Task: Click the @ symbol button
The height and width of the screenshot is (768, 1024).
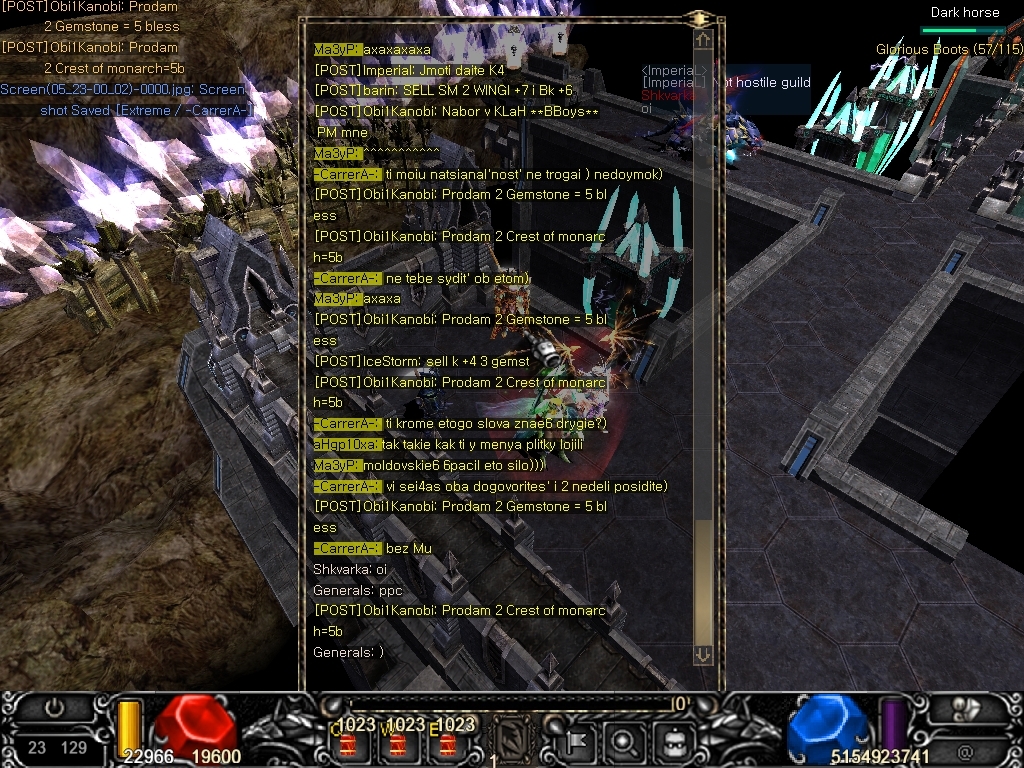Action: point(965,749)
